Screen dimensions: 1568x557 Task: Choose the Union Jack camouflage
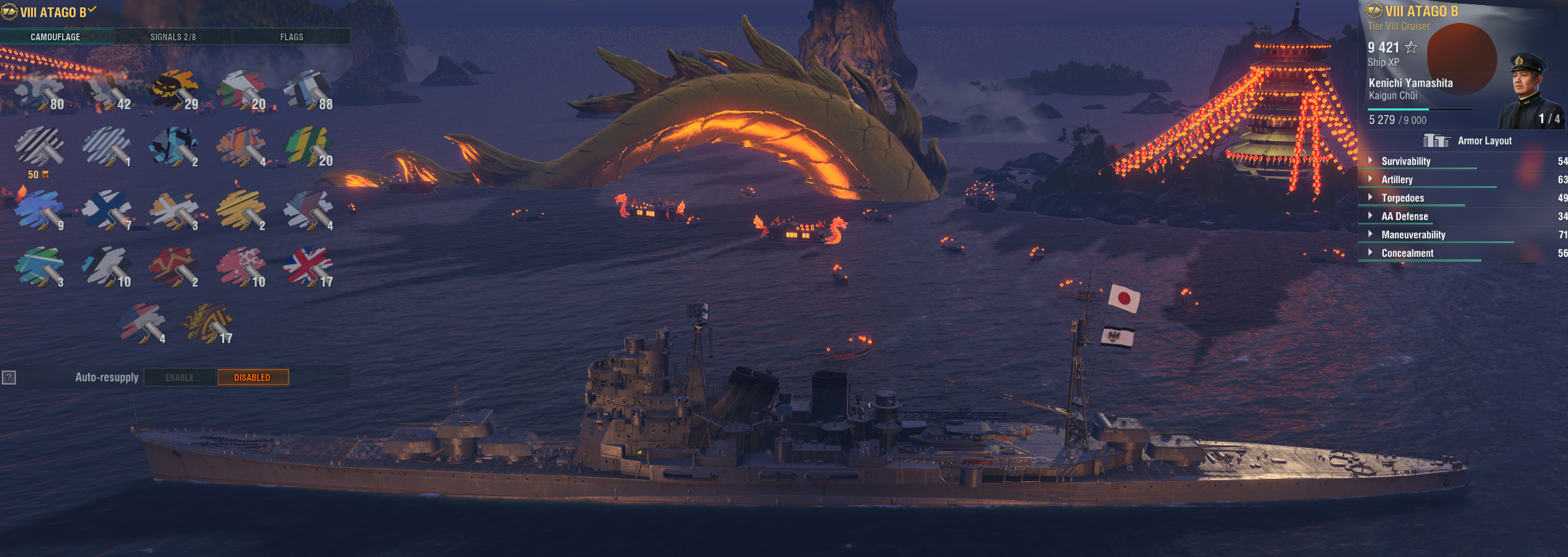[x=308, y=266]
